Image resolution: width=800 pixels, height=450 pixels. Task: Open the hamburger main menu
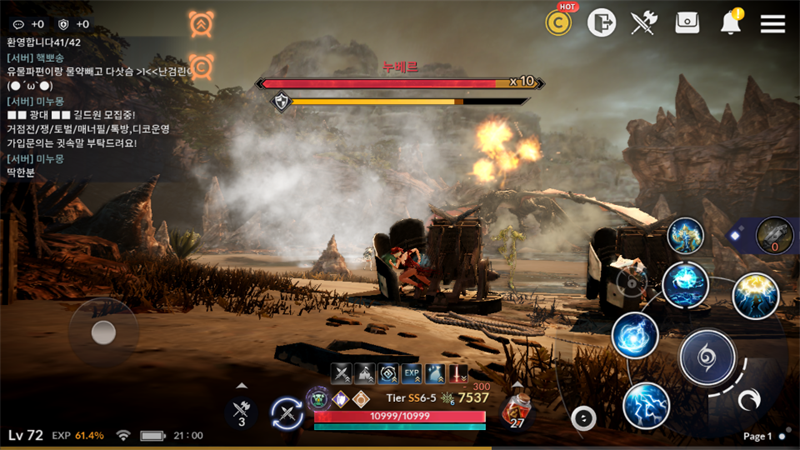(772, 23)
